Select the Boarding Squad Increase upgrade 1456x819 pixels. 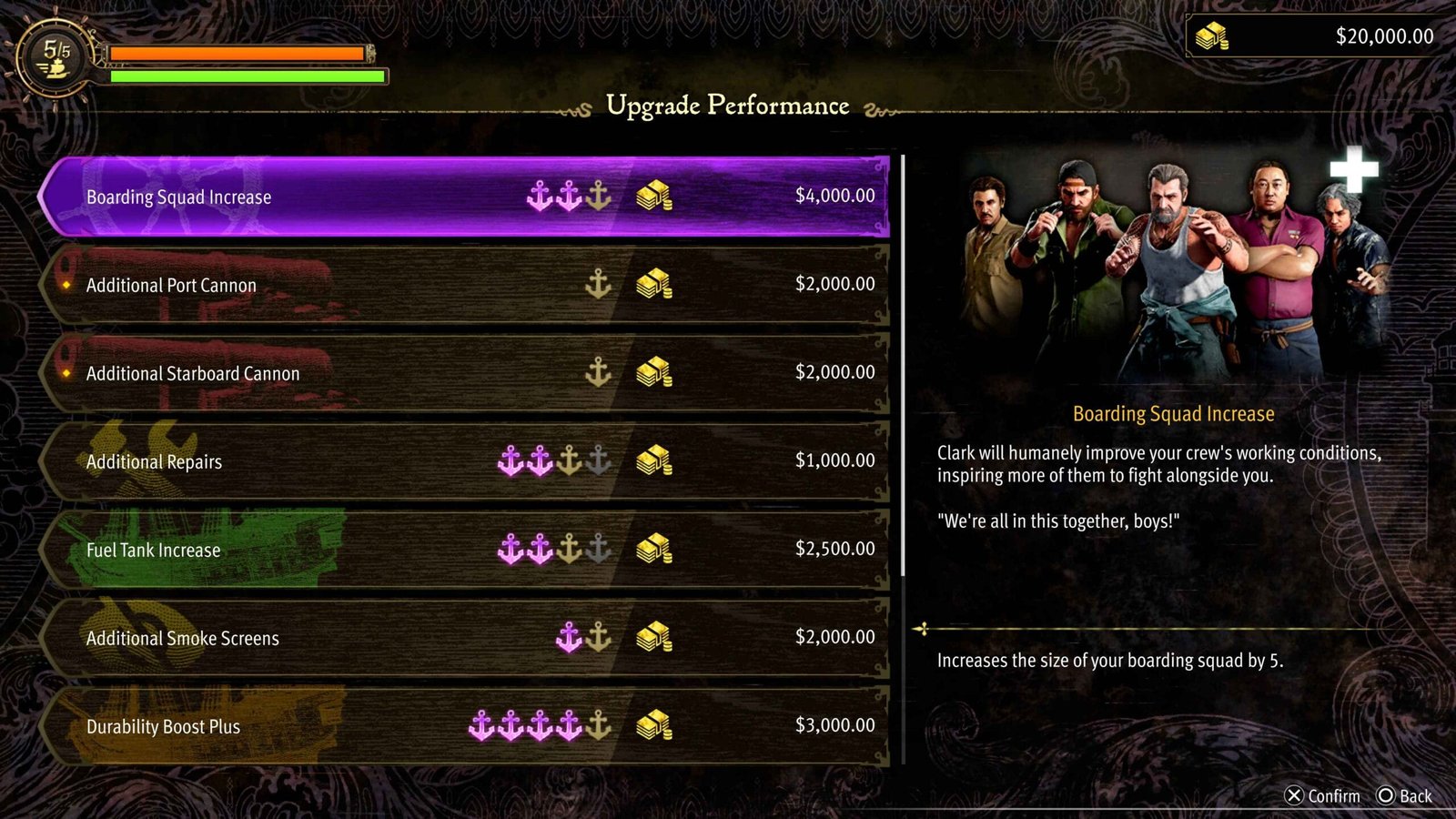(x=464, y=197)
